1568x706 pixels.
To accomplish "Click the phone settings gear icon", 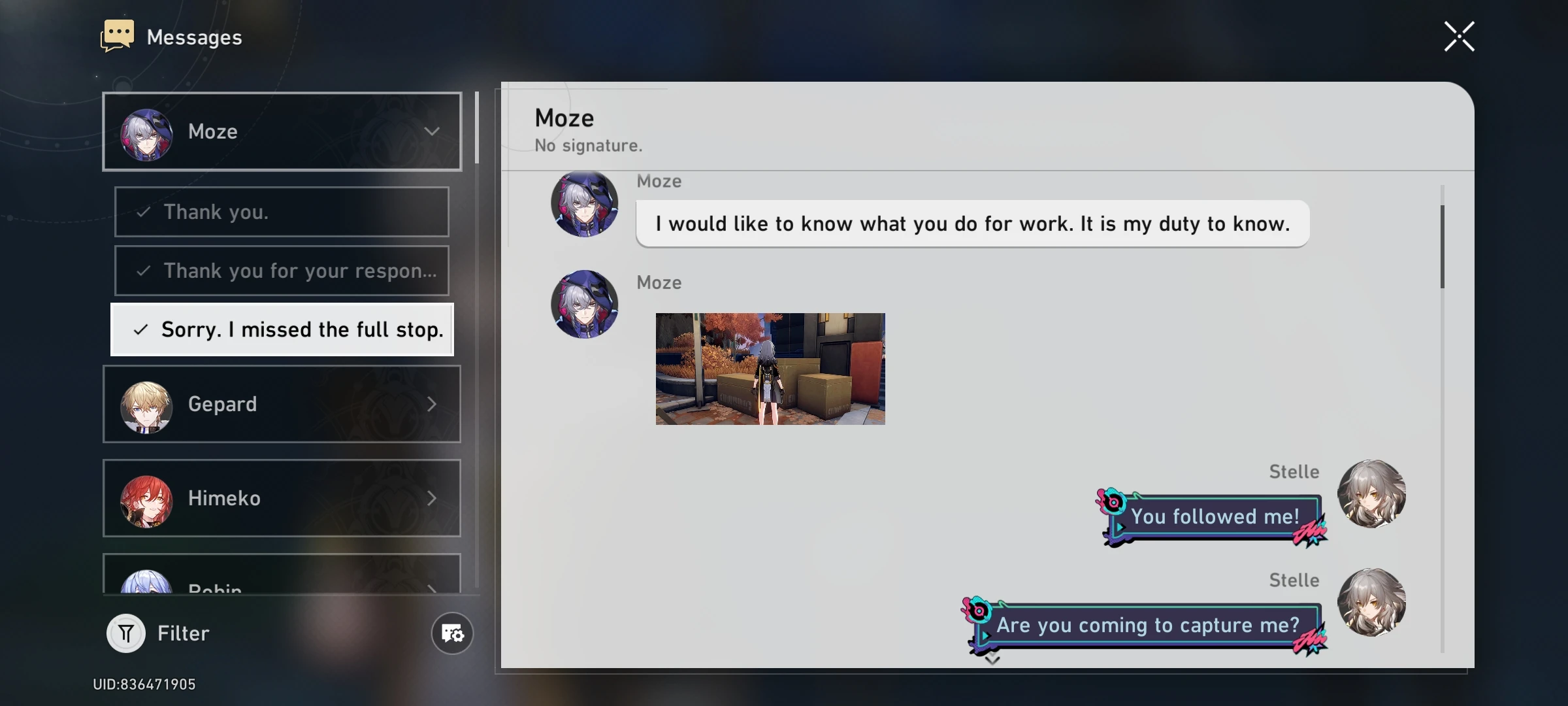I will pyautogui.click(x=452, y=633).
